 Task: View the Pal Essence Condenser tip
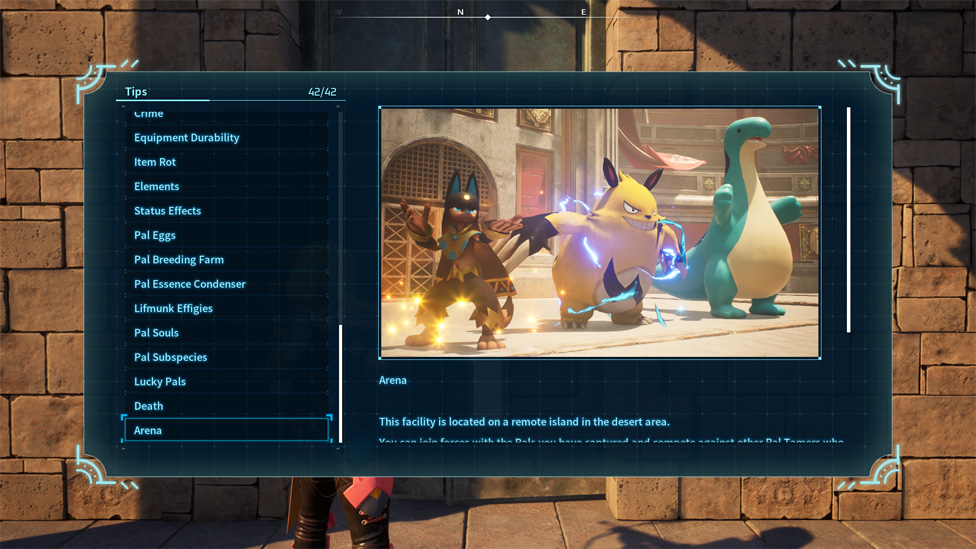pos(190,284)
